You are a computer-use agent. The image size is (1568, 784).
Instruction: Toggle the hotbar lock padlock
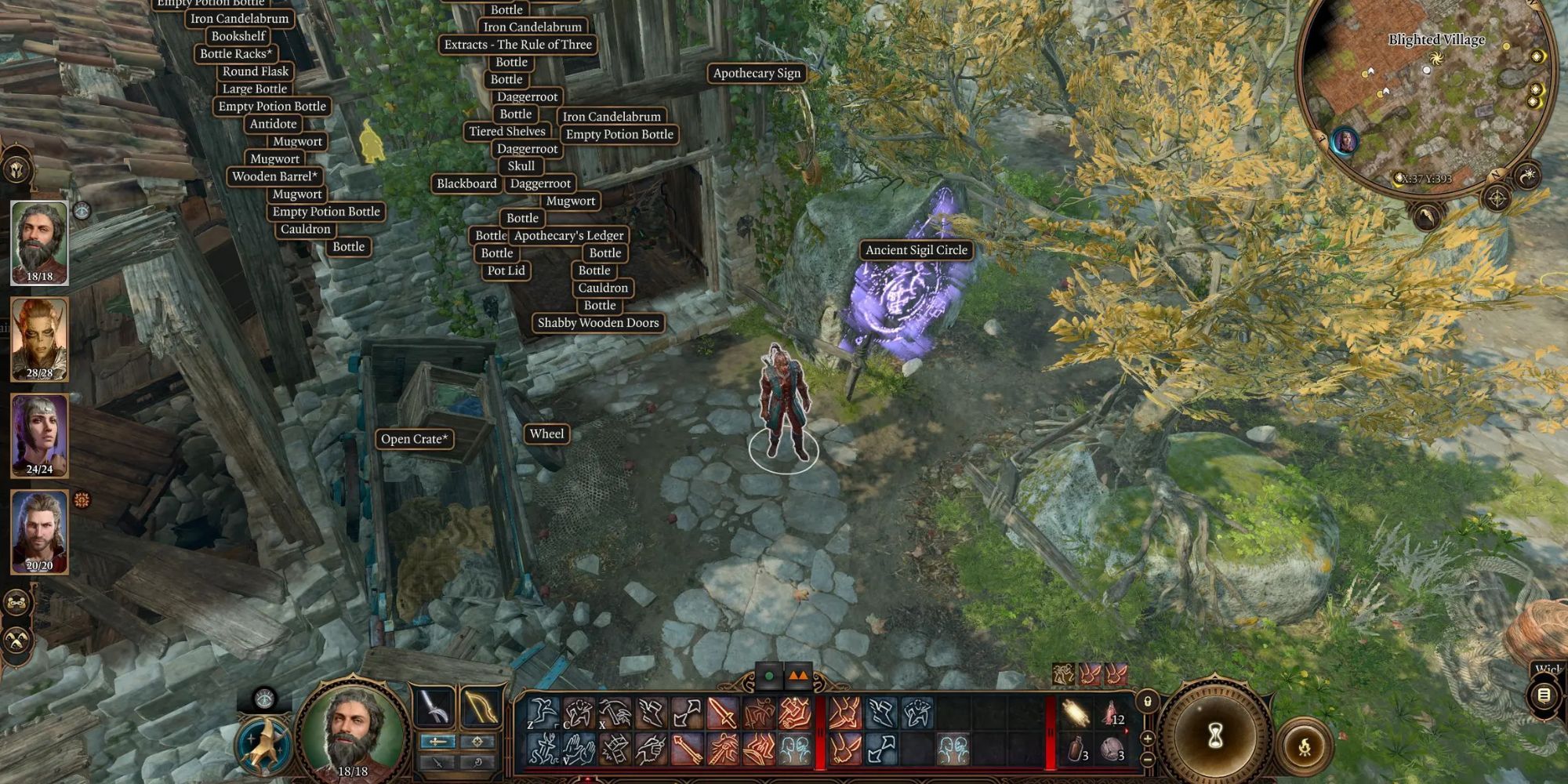click(x=1148, y=703)
